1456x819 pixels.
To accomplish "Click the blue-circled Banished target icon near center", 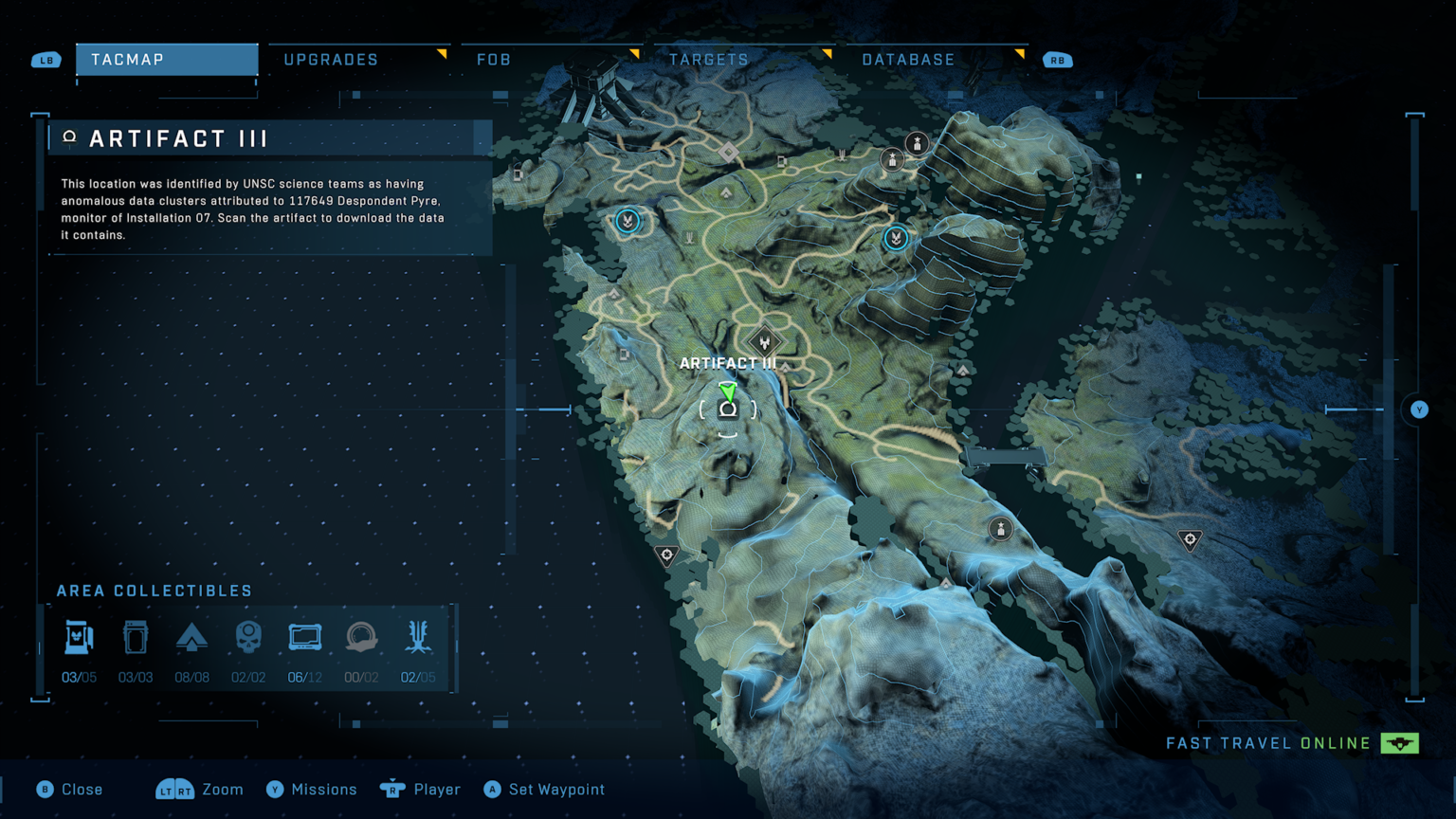I will tap(896, 239).
